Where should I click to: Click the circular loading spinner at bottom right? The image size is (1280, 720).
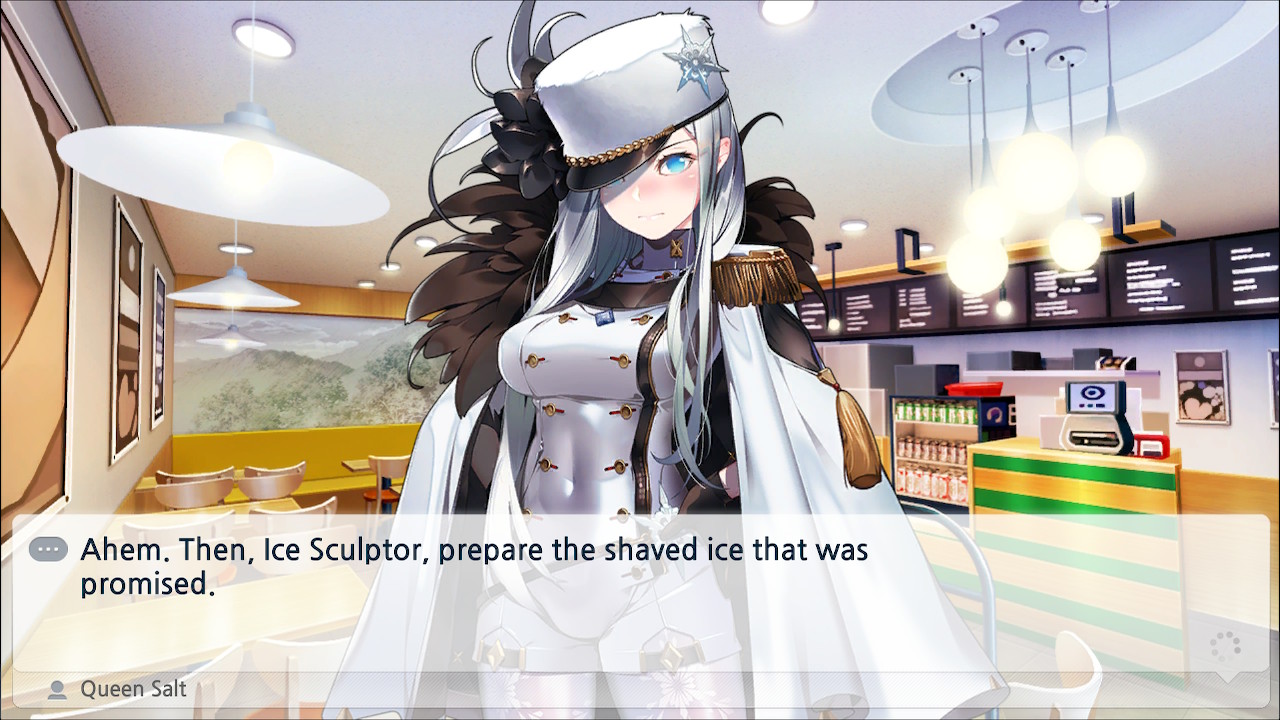(x=1226, y=646)
